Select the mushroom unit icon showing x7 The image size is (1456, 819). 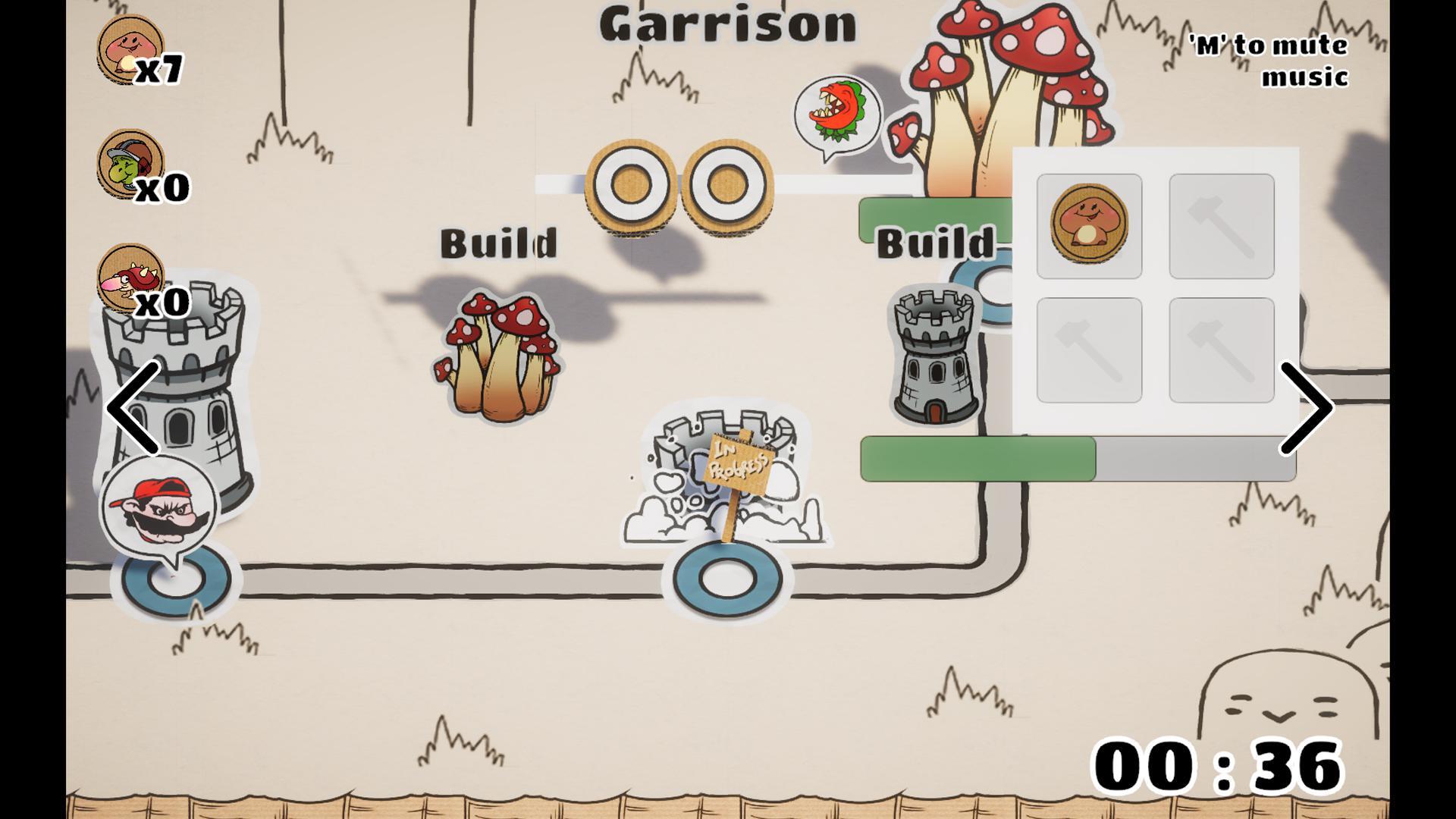tap(129, 49)
